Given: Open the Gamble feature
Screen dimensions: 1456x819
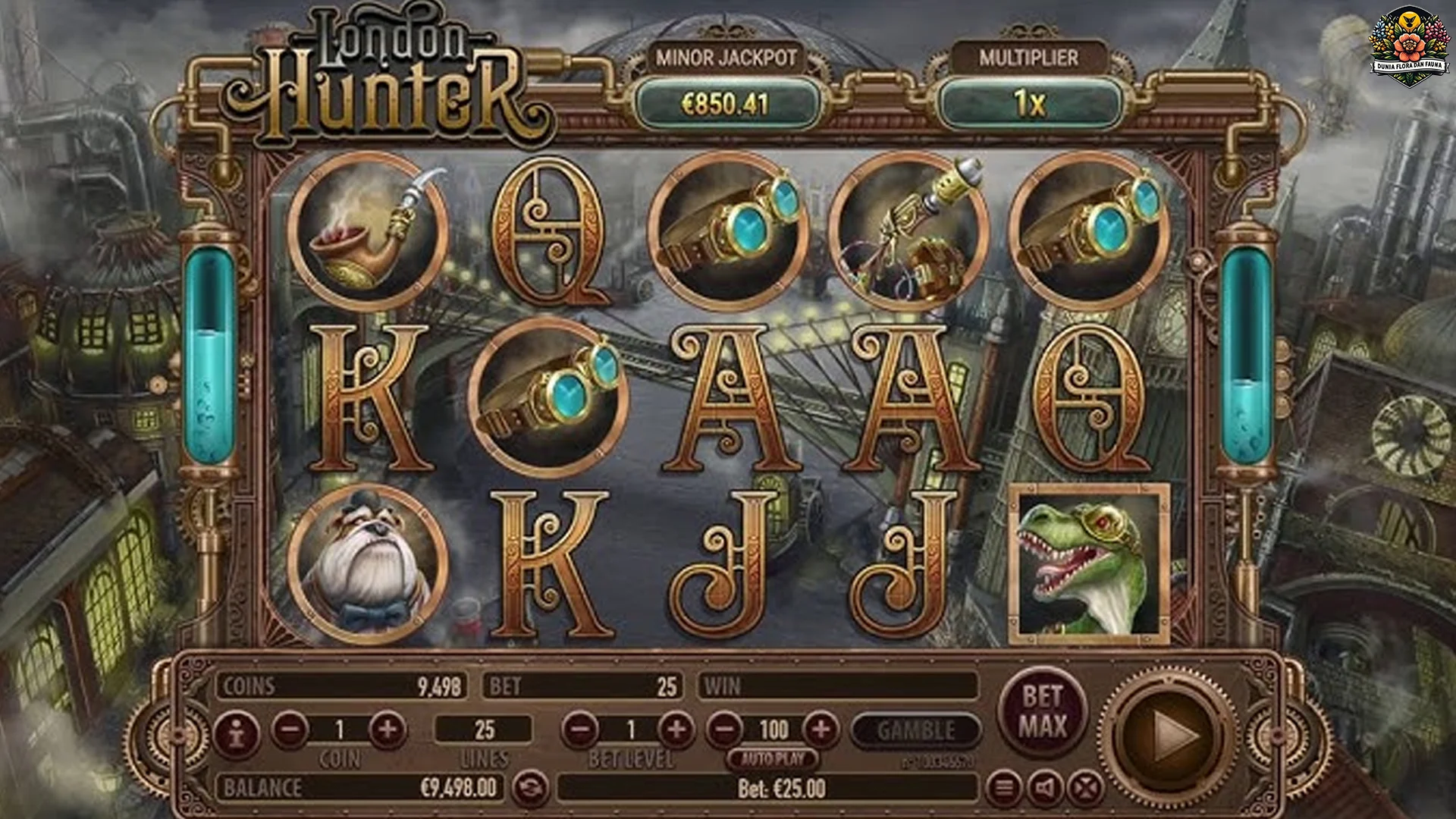Looking at the screenshot, I should click(916, 730).
